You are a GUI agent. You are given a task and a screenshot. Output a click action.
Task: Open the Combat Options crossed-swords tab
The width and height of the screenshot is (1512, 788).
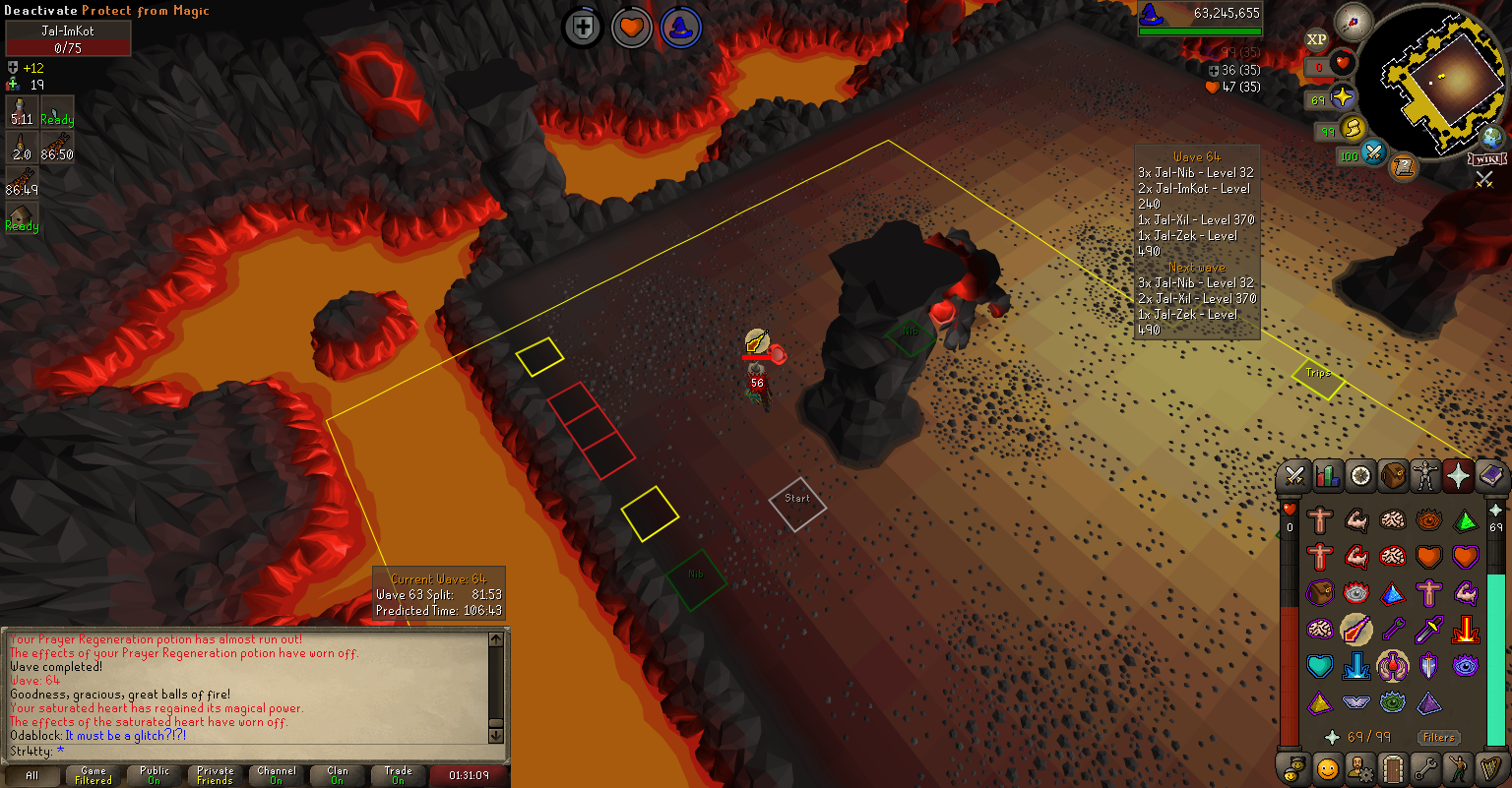[x=1293, y=476]
